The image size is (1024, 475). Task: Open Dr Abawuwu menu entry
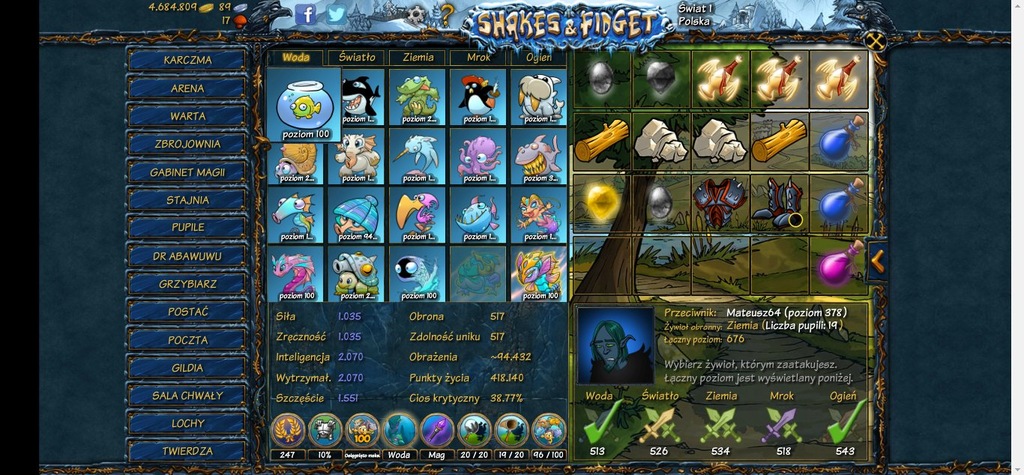coord(187,256)
